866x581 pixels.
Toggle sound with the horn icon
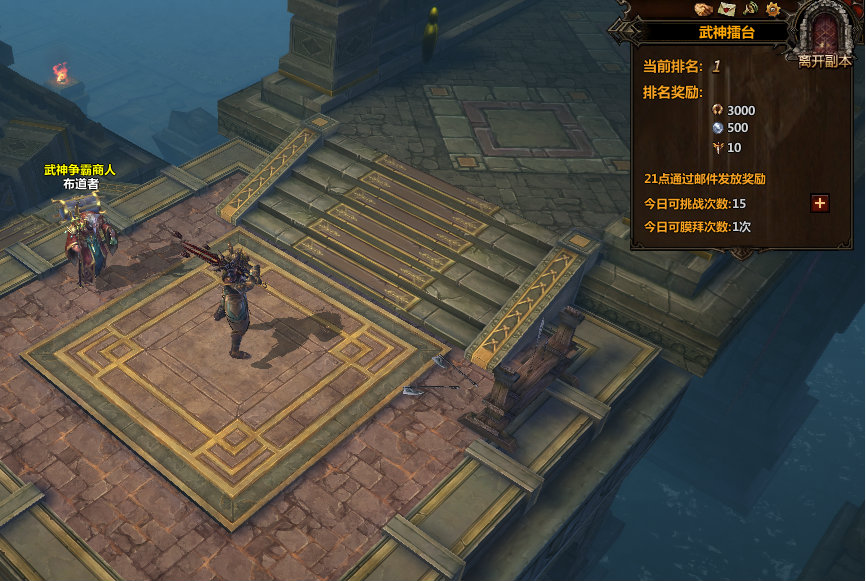(x=750, y=9)
